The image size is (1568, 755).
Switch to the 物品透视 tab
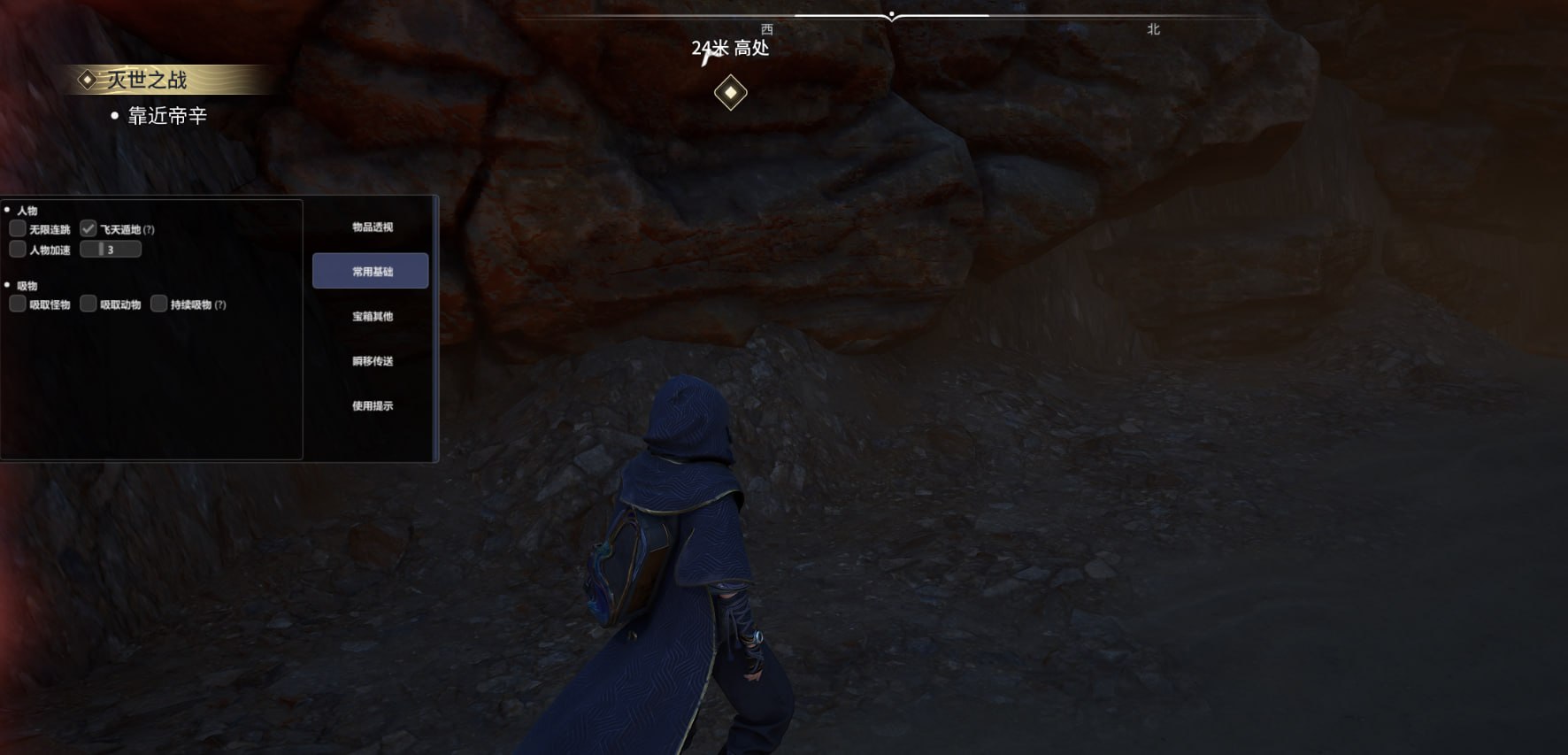coord(372,227)
